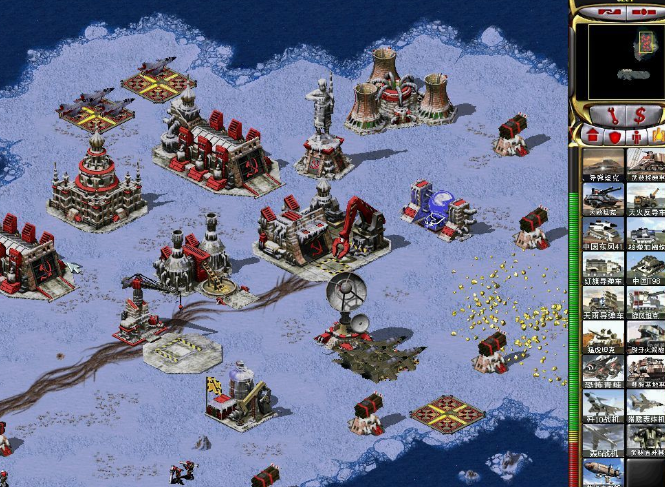Queue the 幻影导弹车 vehicle
This screenshot has height=487, width=665.
(x=603, y=270)
